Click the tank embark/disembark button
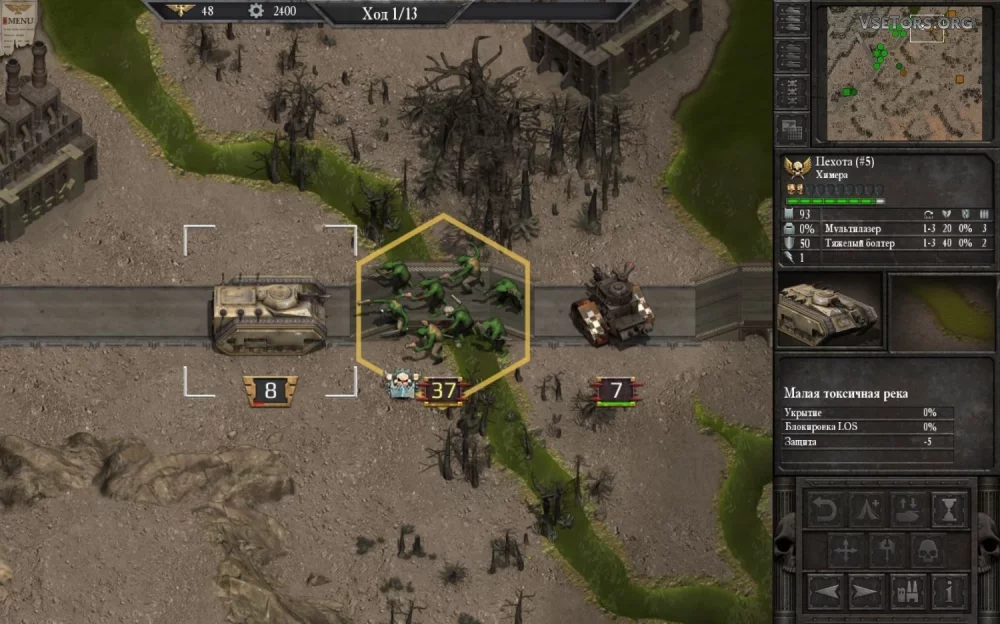 [x=906, y=510]
